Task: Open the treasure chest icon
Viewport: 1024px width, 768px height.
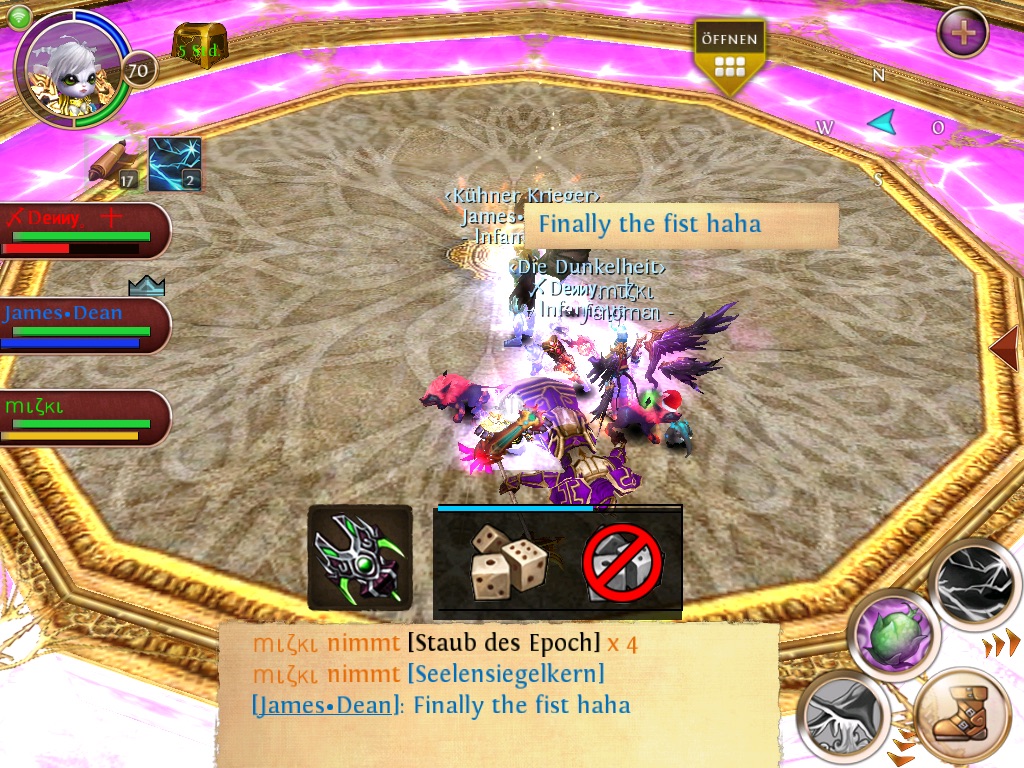Action: click(200, 45)
